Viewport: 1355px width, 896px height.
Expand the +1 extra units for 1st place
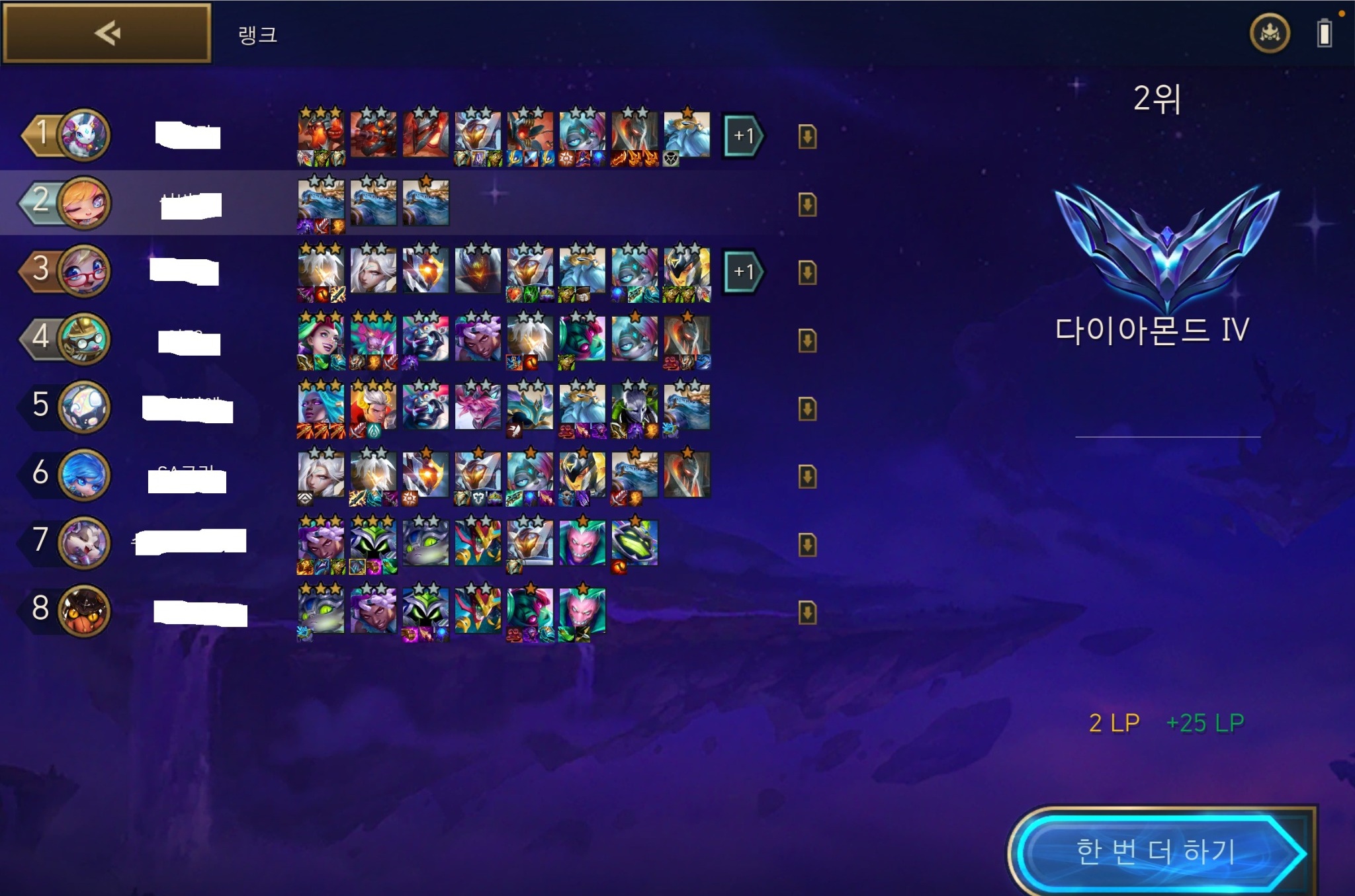coord(743,136)
